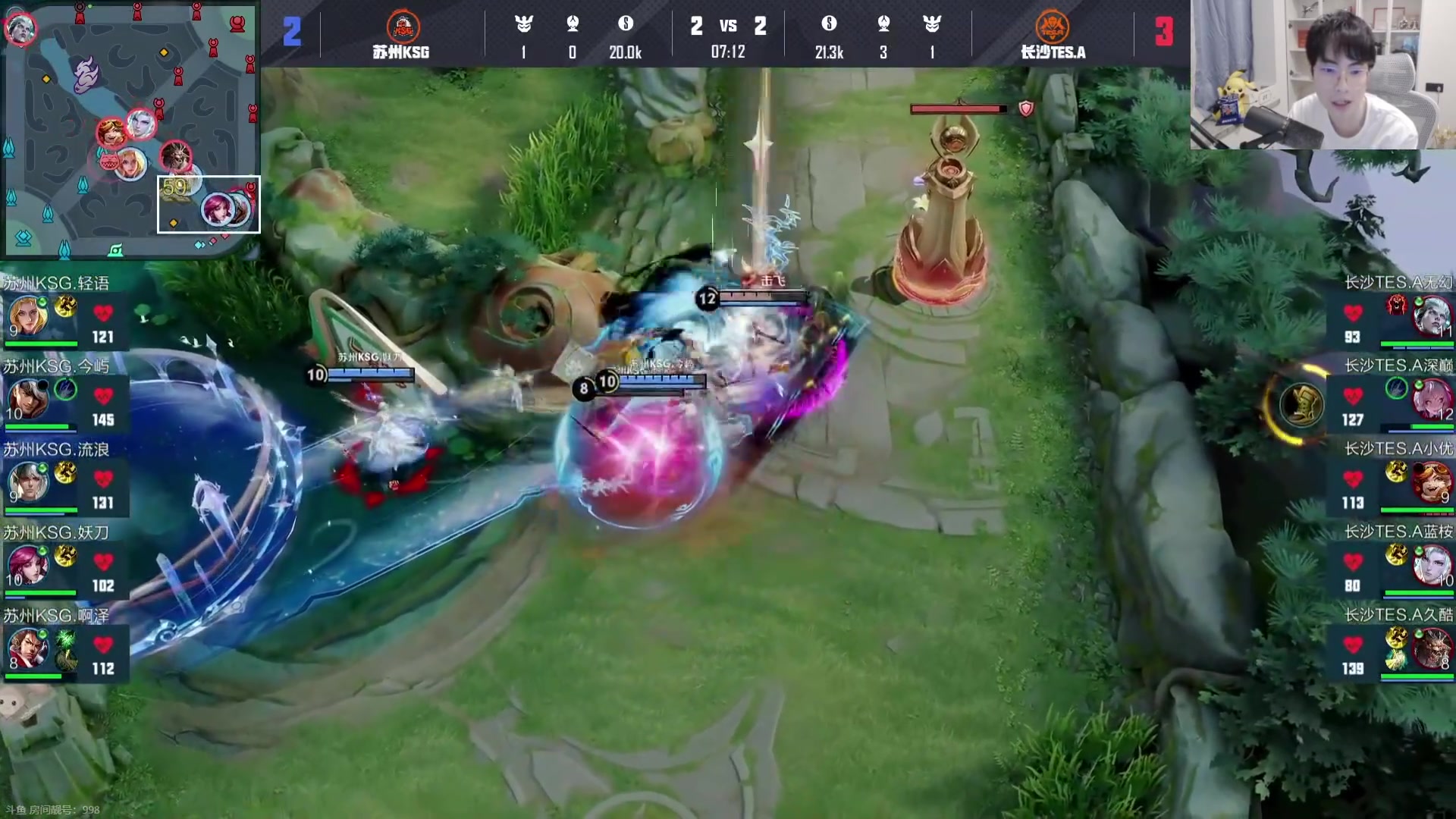Click the 苏州KSG team logo
Viewport: 1456px width, 819px height.
coord(403,27)
